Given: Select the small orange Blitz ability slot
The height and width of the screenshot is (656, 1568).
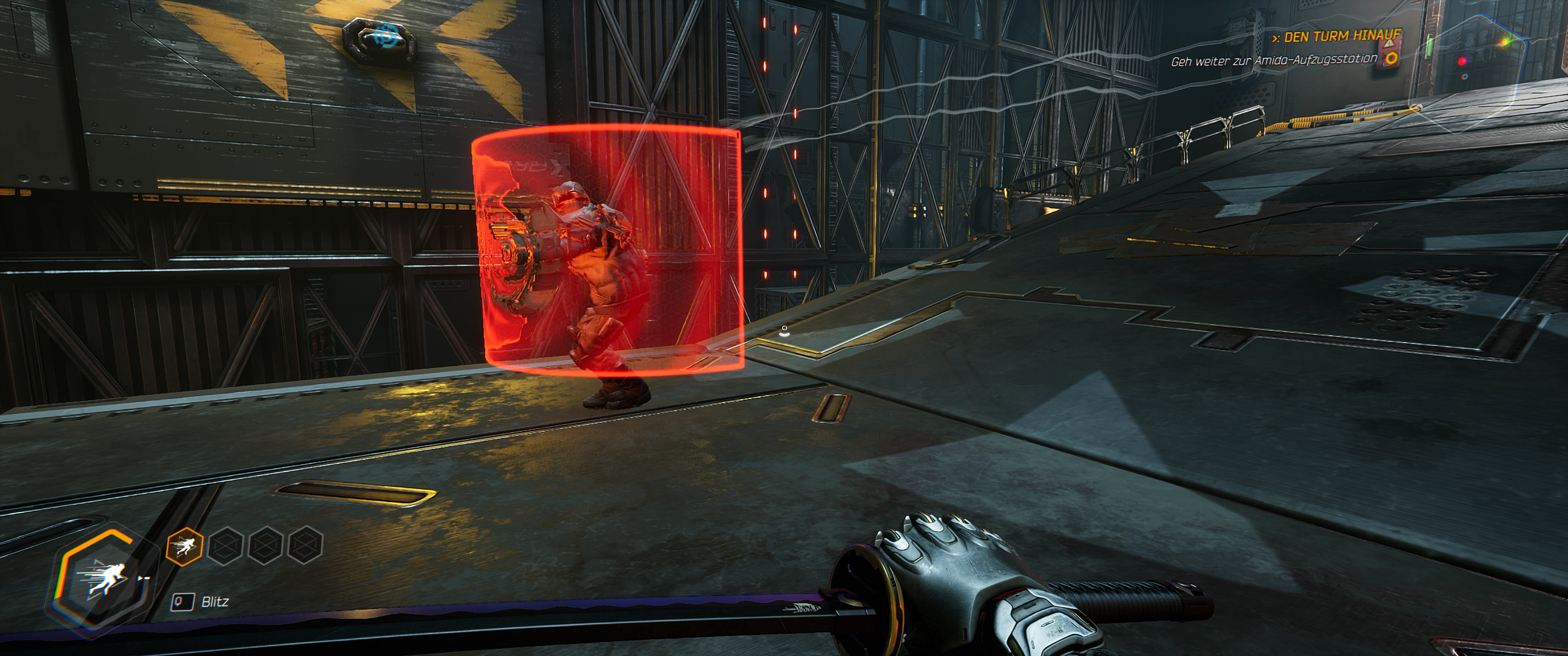Looking at the screenshot, I should [x=184, y=546].
